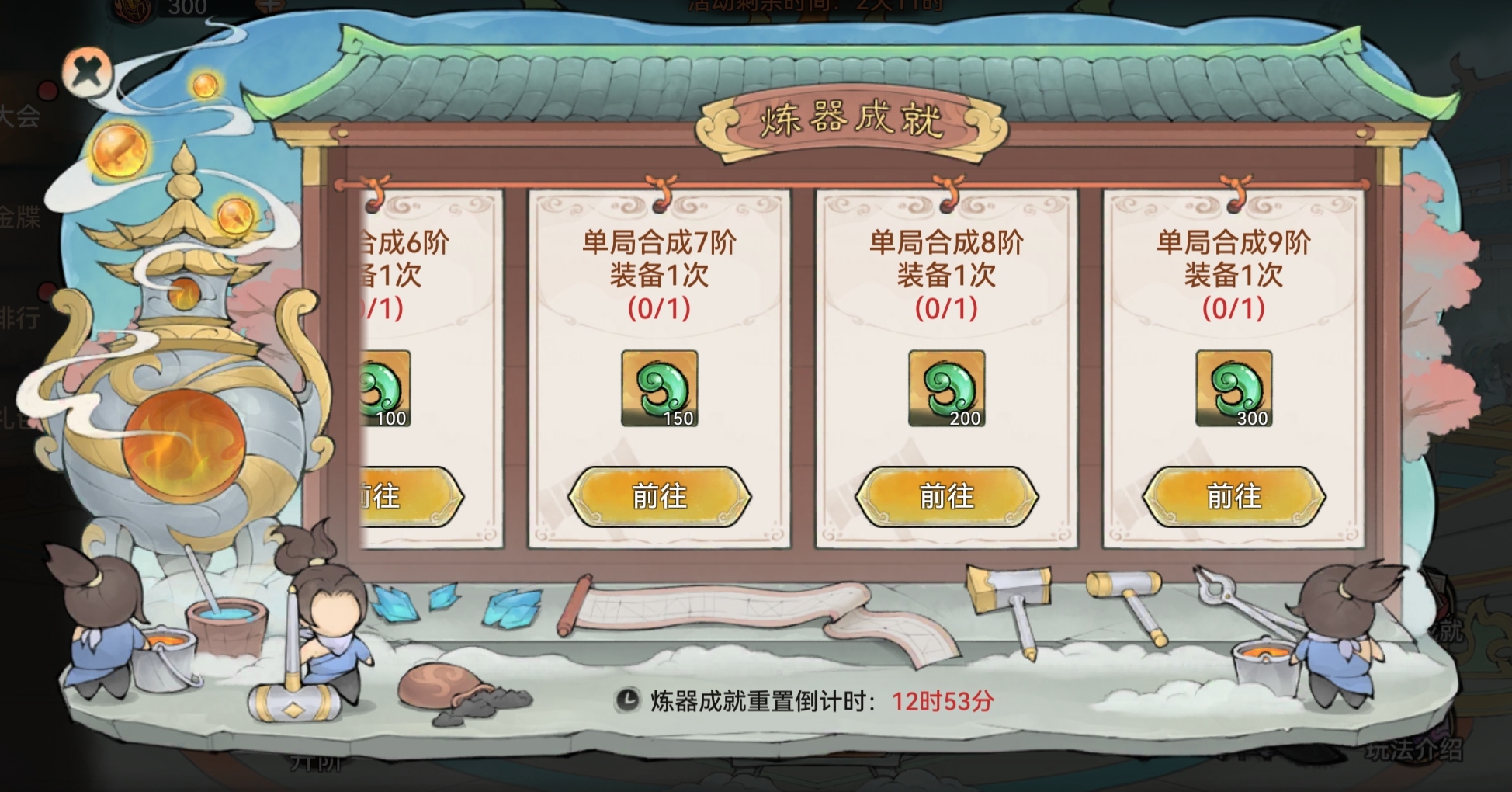This screenshot has height=792, width=1512.
Task: Click the clock icon beside the reset countdown
Action: 627,701
